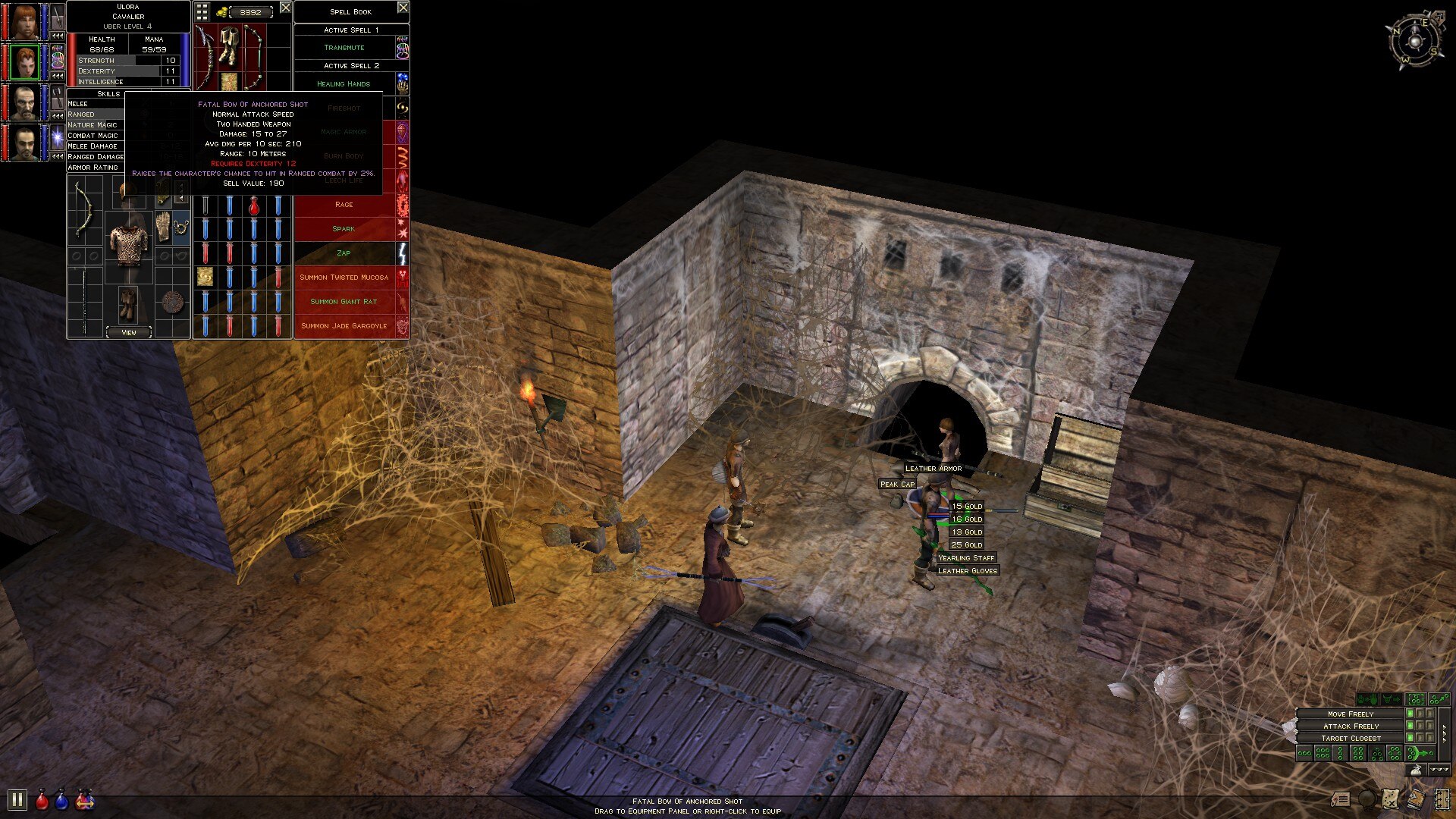This screenshot has height=819, width=1456.
Task: Choose the Healing Hands spell
Action: pos(344,84)
